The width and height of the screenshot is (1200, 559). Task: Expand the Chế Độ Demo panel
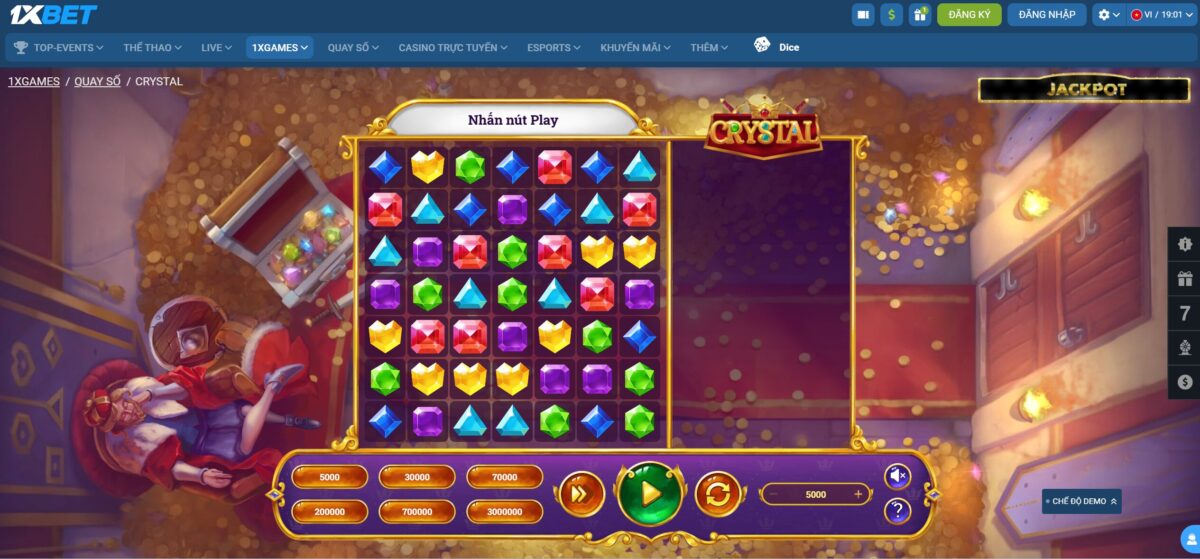[1081, 501]
